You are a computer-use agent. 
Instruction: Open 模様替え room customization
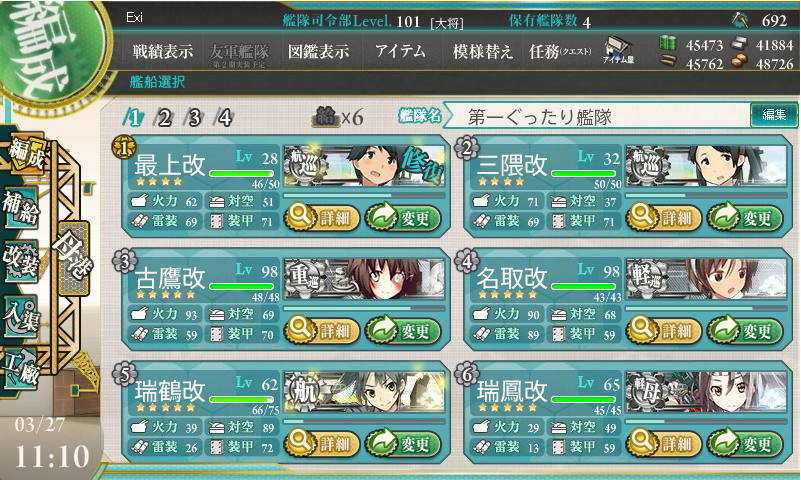pos(484,51)
